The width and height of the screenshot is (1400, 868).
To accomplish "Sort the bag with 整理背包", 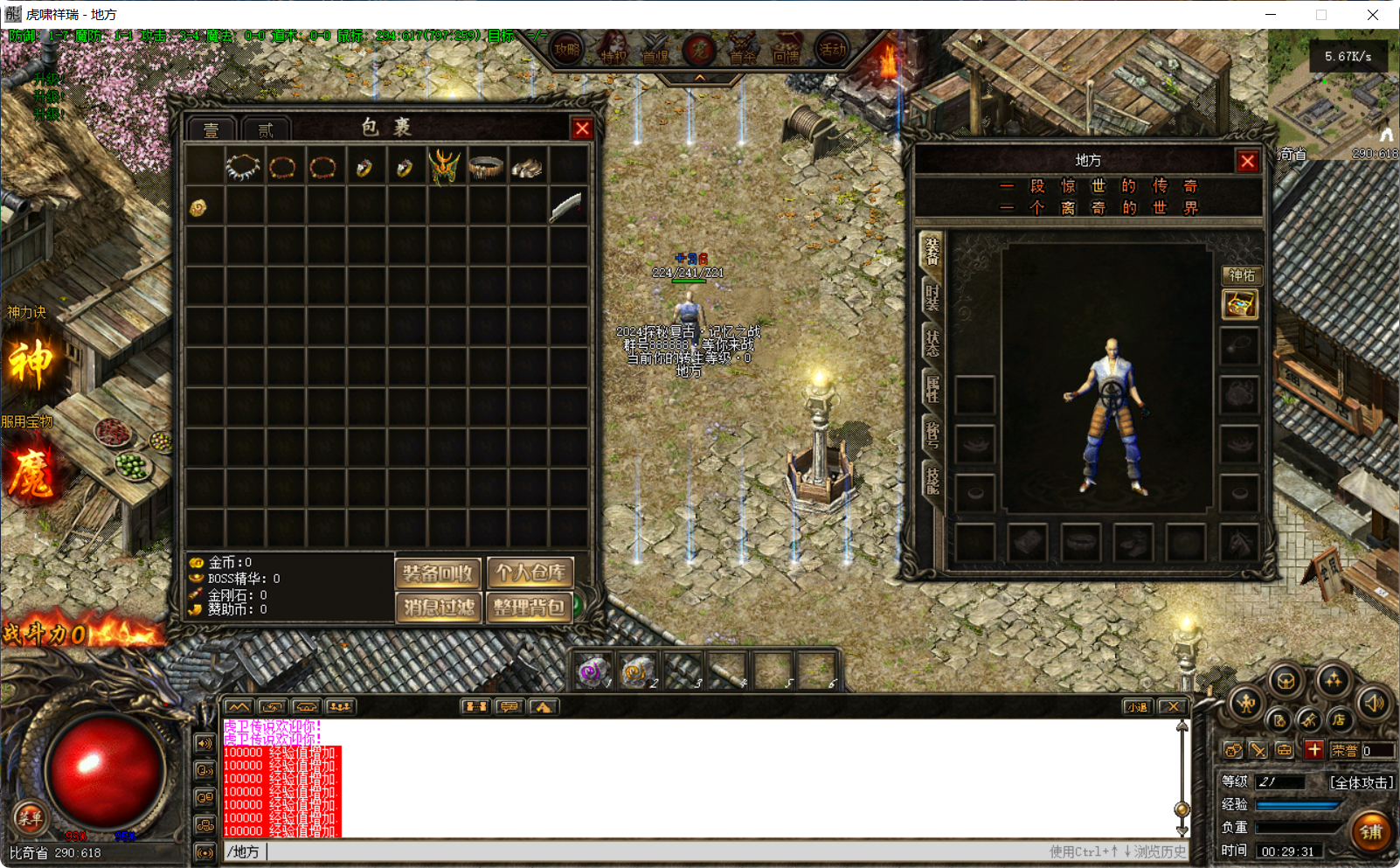I will pyautogui.click(x=529, y=608).
